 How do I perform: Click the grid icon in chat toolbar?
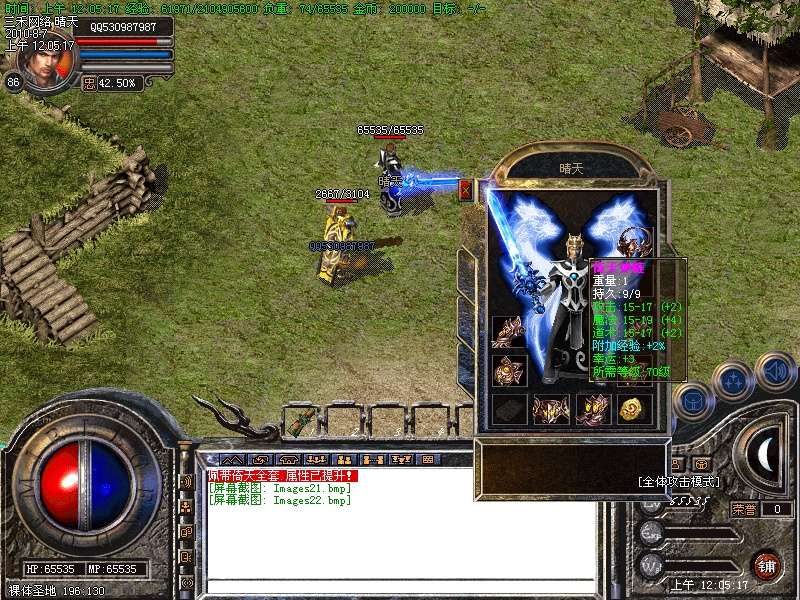pos(427,459)
